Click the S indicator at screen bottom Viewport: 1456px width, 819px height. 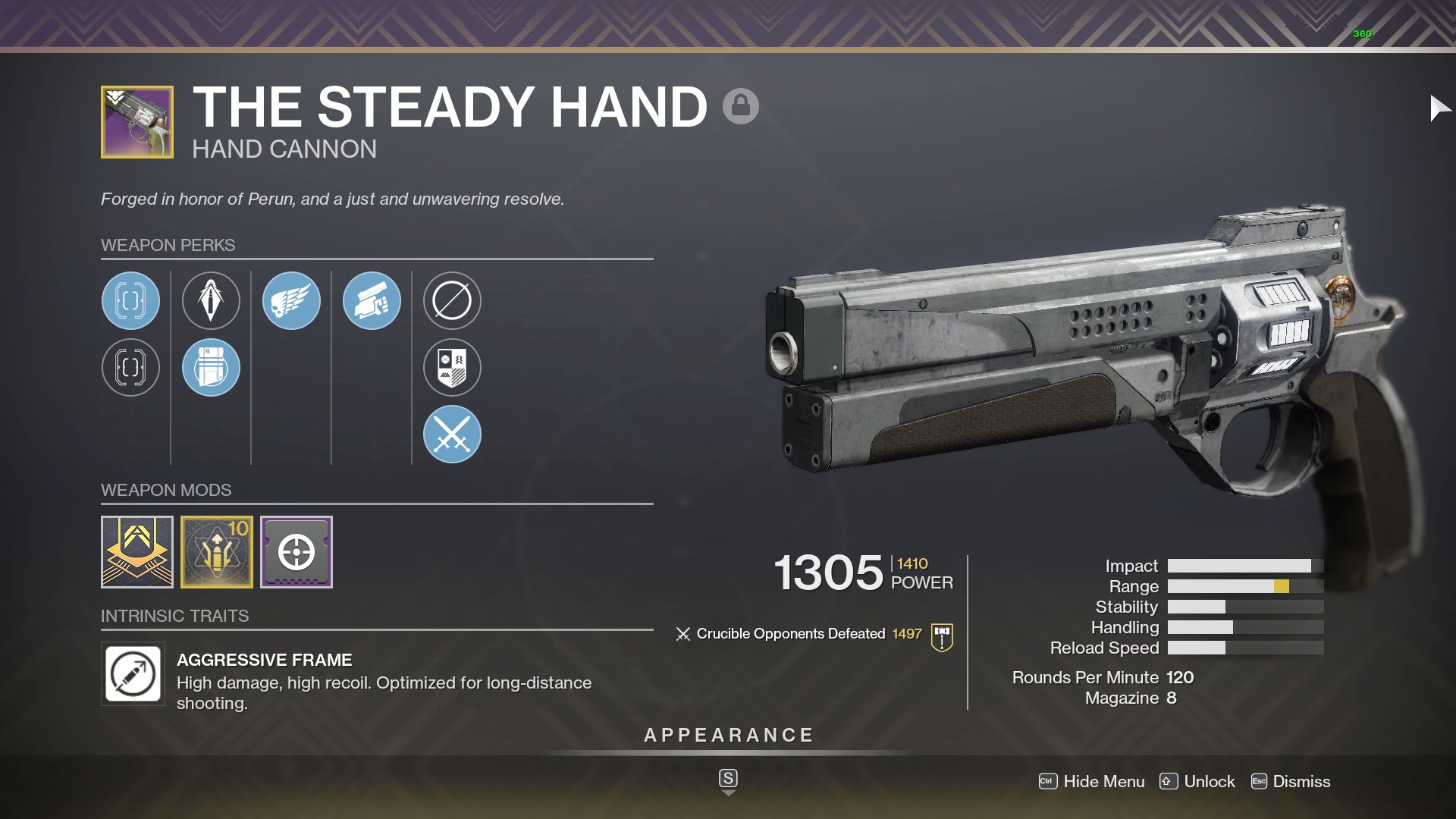(727, 779)
